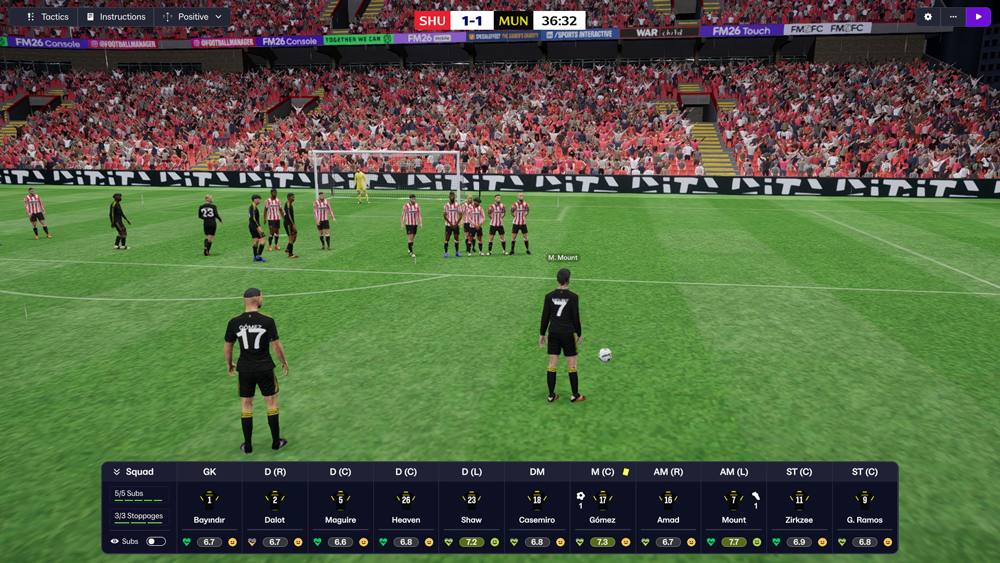
Task: Open the three-dots more options menu
Action: (x=953, y=17)
